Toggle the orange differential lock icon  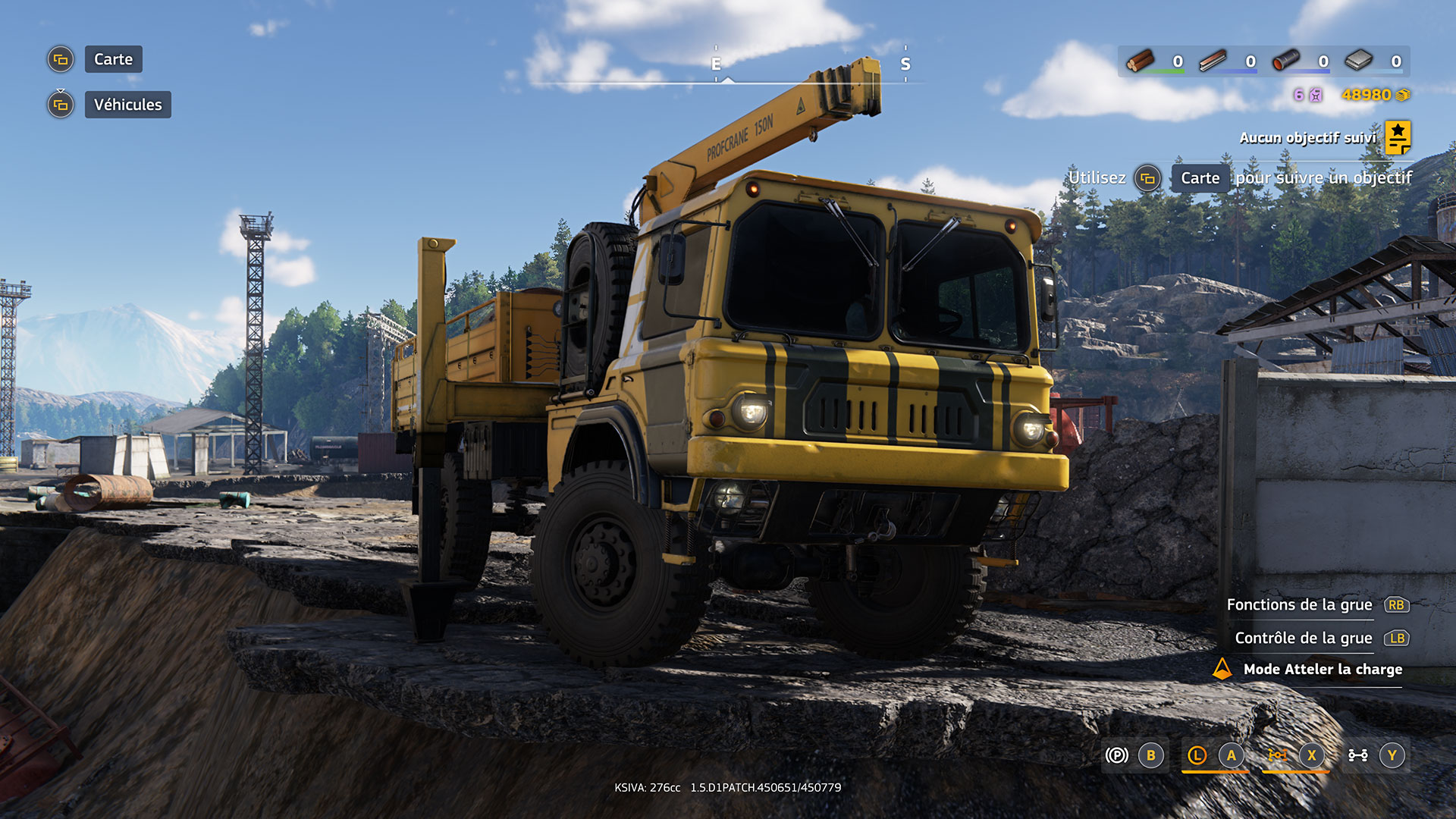tap(1278, 755)
